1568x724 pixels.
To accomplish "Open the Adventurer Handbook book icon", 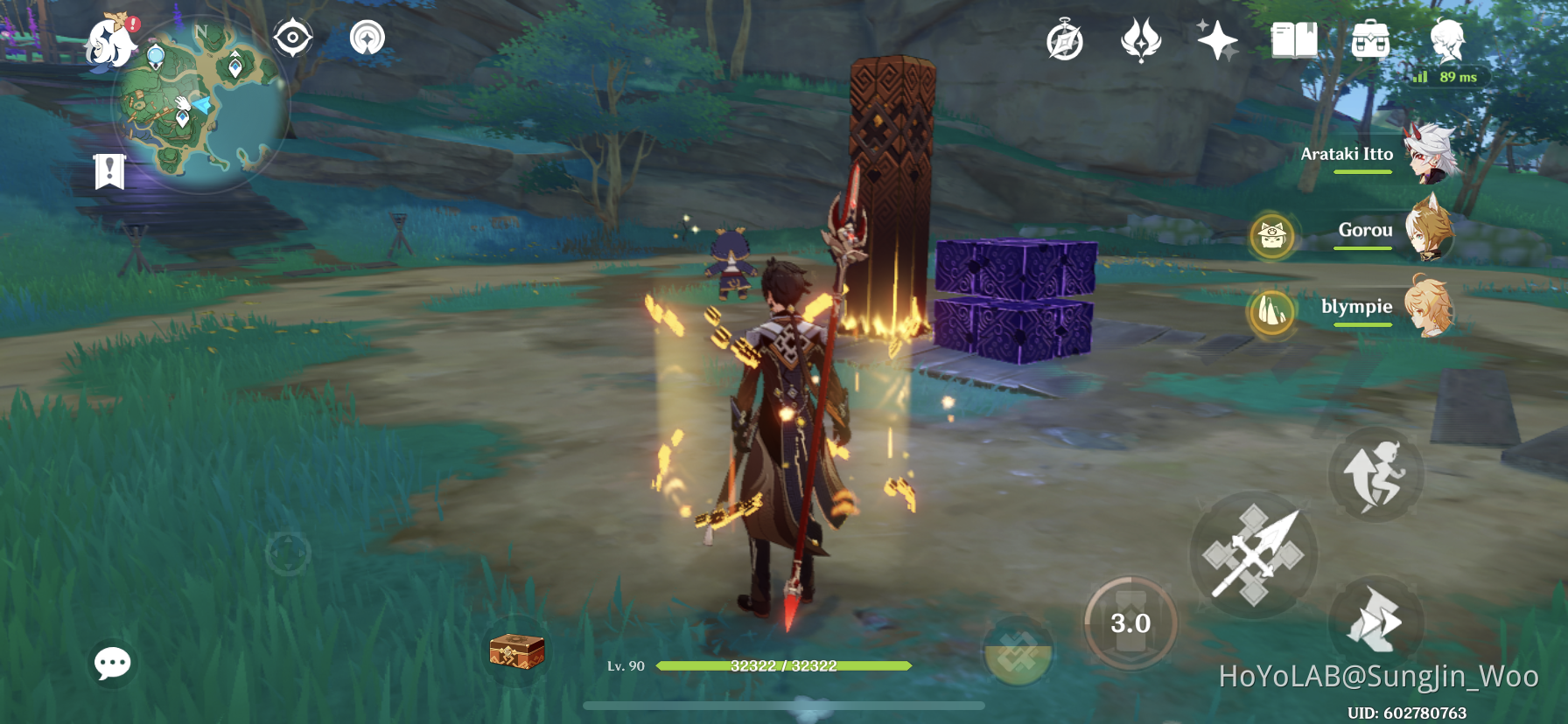I will (1295, 38).
